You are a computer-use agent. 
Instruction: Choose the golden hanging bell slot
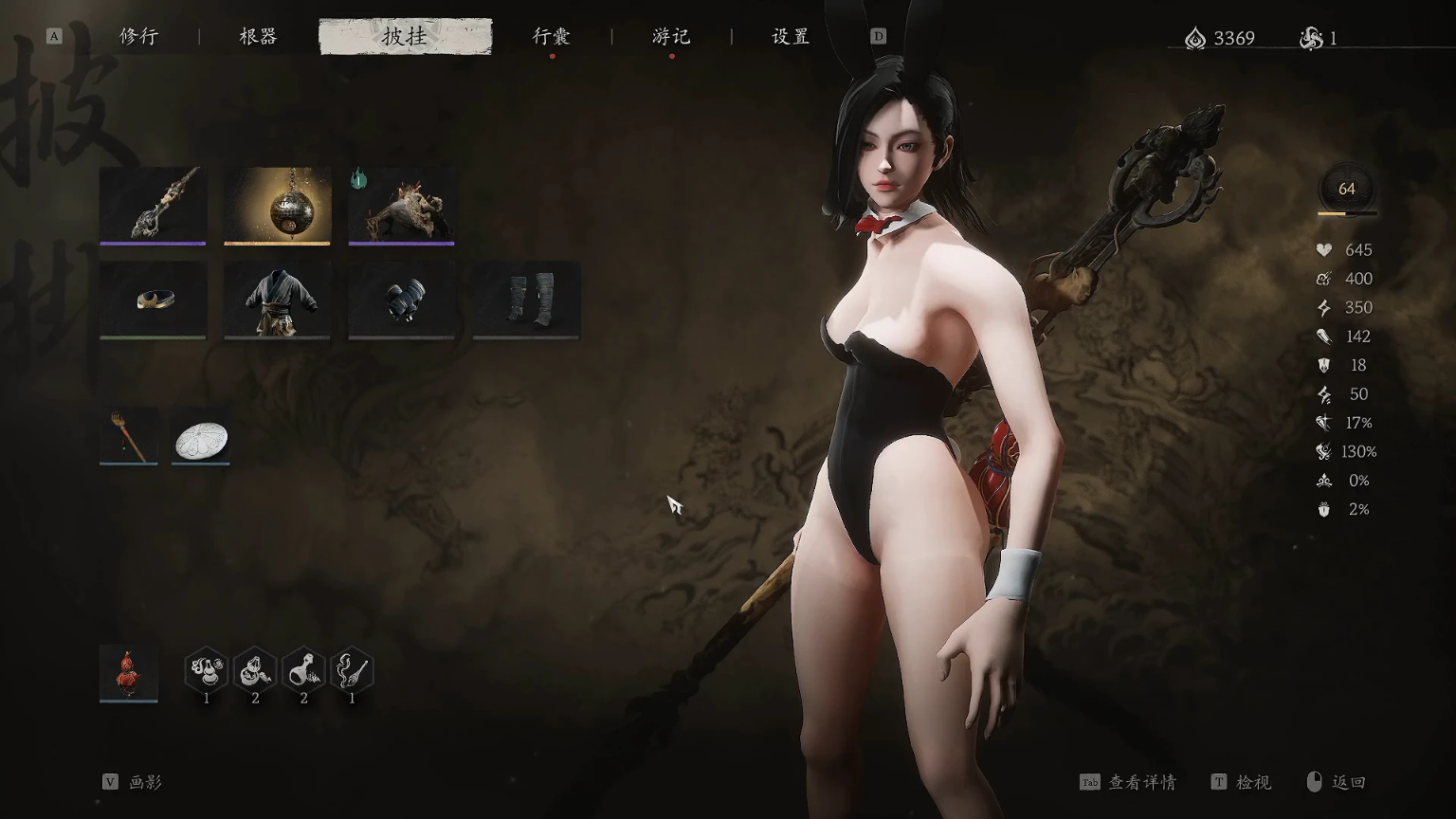coord(277,205)
